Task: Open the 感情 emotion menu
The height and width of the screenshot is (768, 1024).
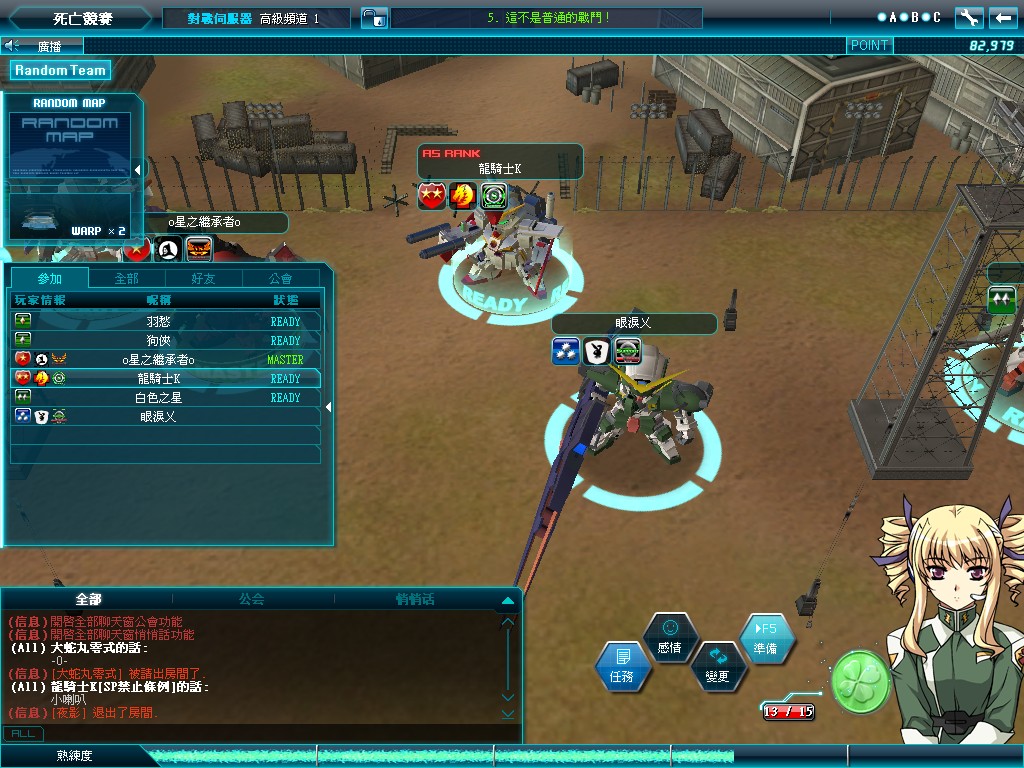Action: click(669, 637)
